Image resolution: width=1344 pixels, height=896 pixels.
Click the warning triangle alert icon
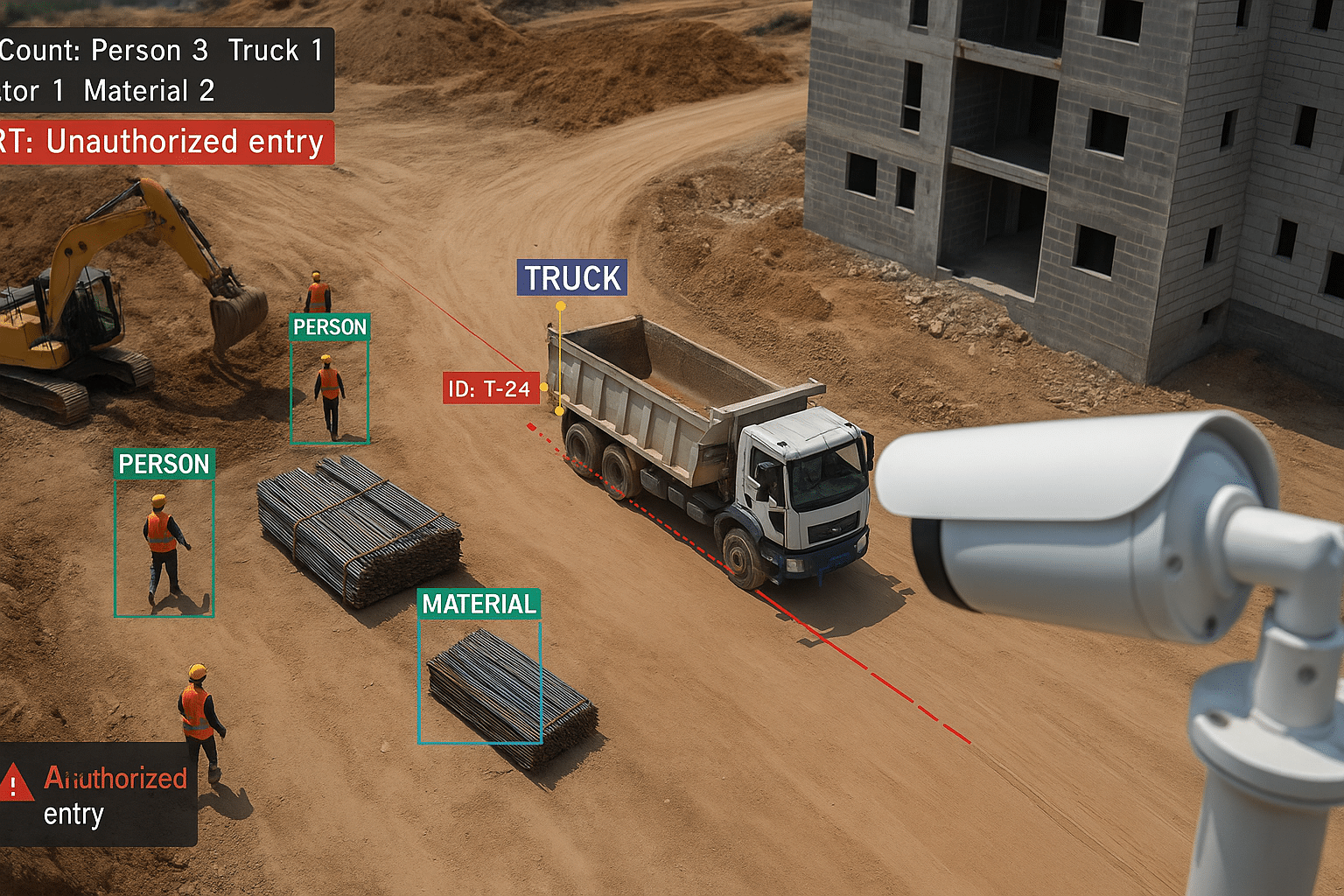pos(15,781)
